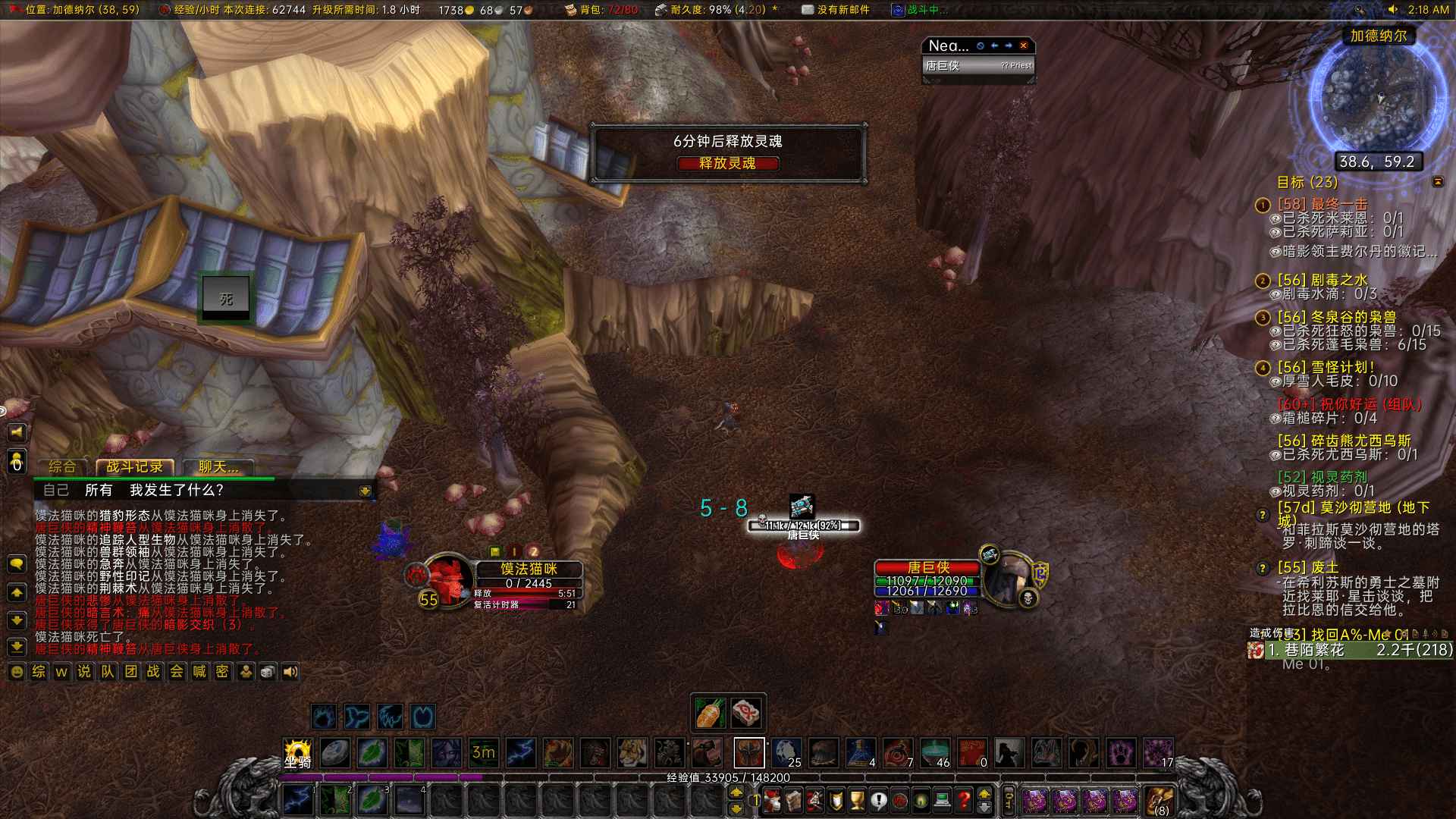Open the 队 party chat channel

pyautogui.click(x=108, y=672)
